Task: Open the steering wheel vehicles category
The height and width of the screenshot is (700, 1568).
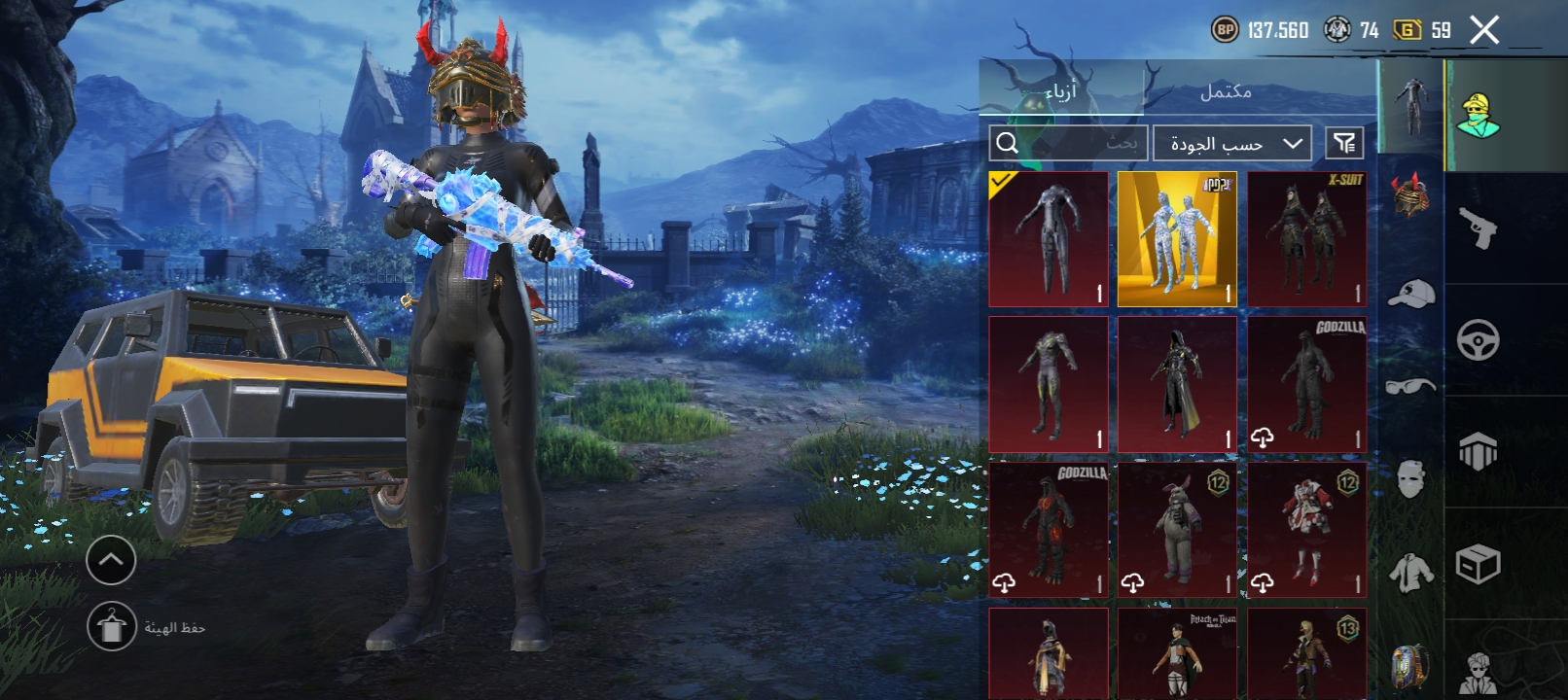Action: point(1478,340)
